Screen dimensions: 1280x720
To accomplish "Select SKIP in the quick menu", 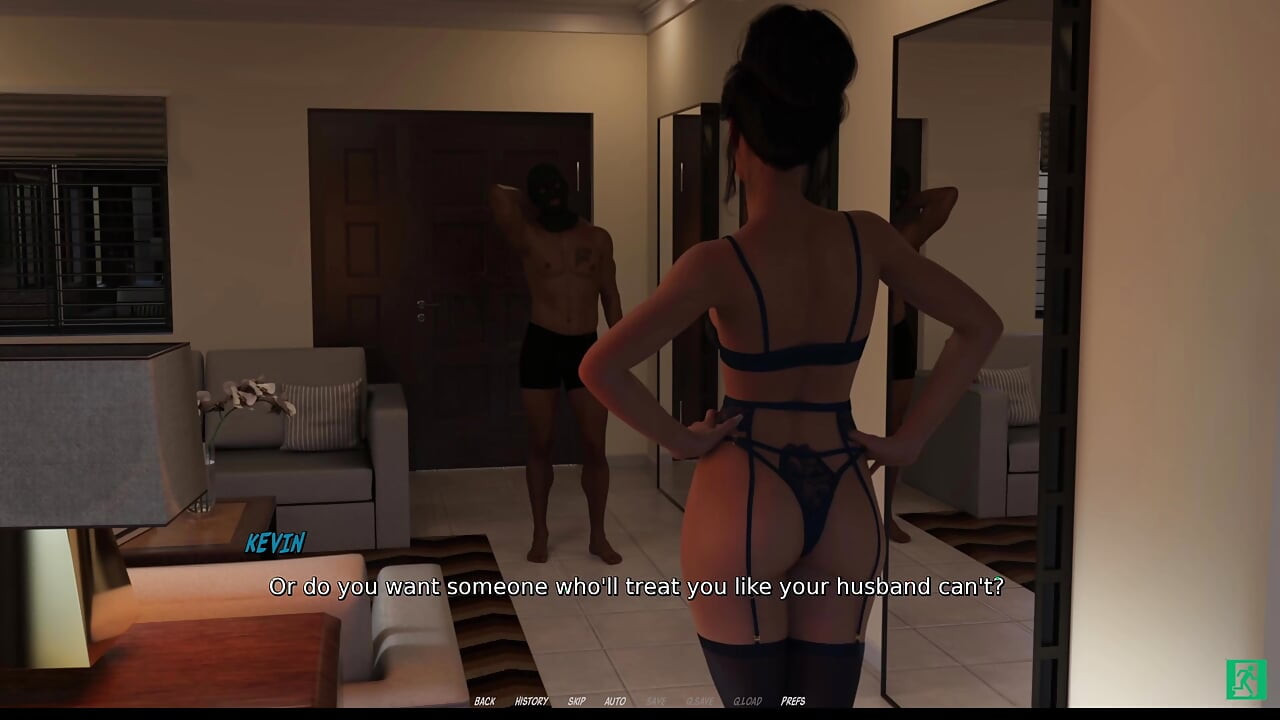I will click(576, 701).
